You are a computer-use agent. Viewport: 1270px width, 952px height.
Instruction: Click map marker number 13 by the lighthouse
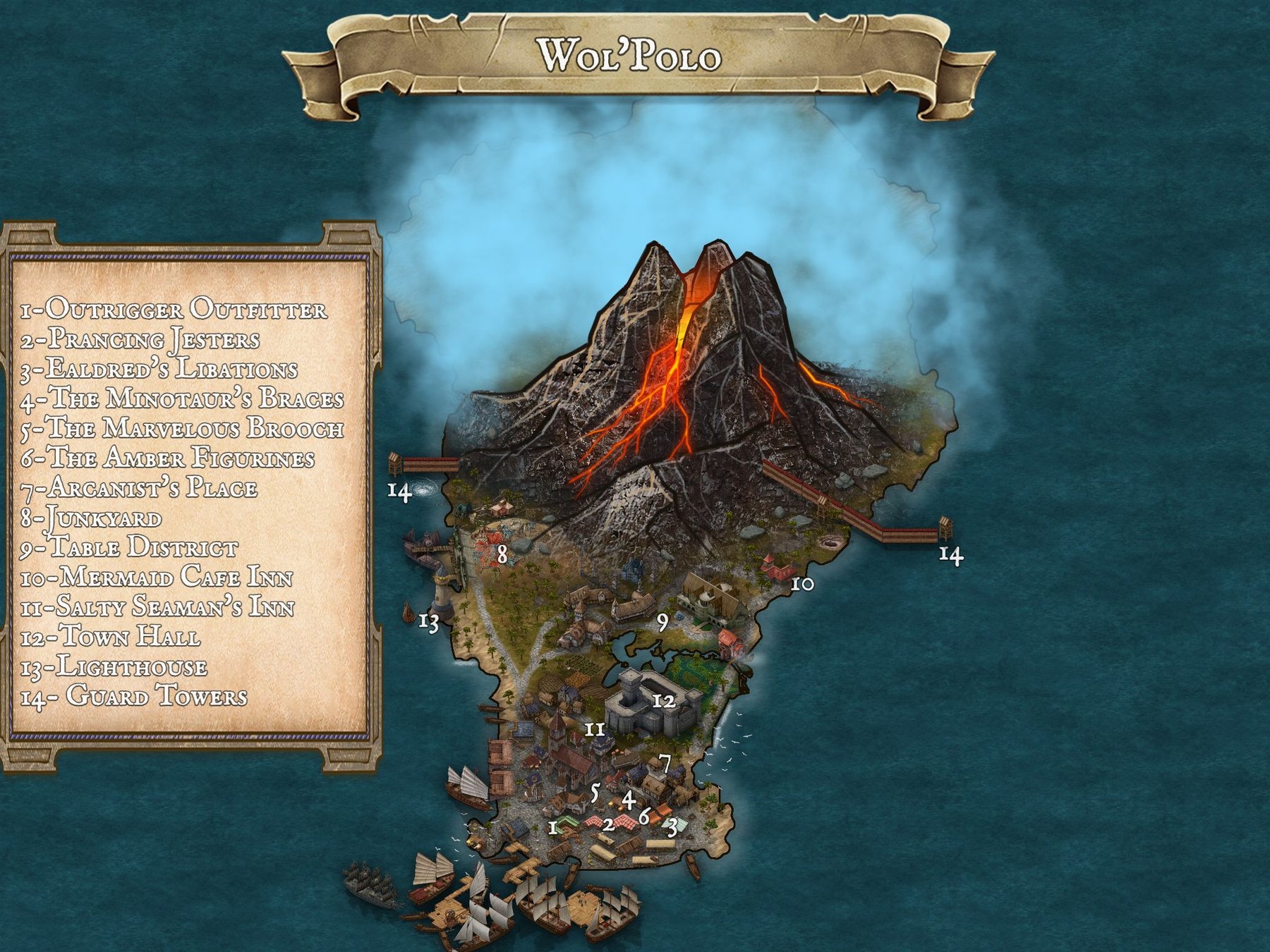(x=429, y=622)
